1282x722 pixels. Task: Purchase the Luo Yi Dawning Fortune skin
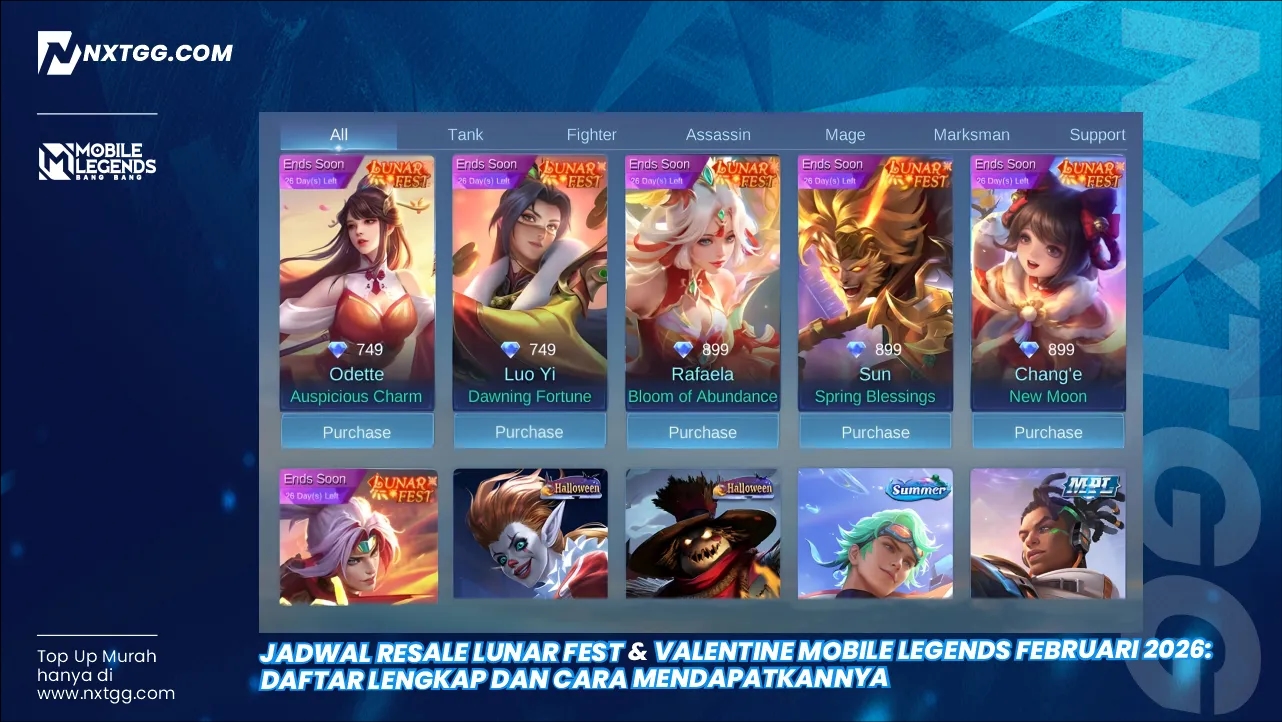530,431
